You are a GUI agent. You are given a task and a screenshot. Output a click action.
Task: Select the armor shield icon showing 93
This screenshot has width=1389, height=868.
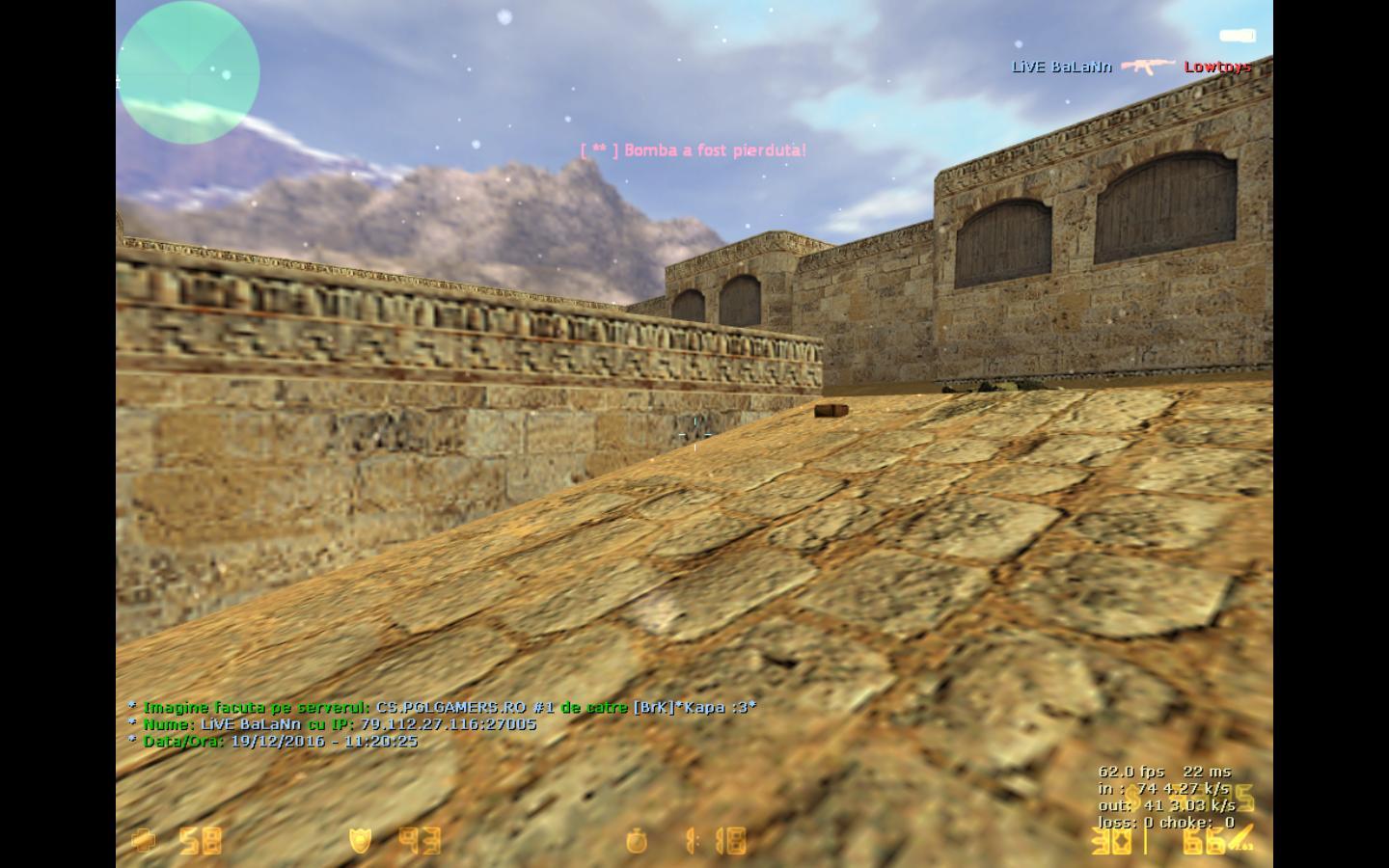[358, 841]
